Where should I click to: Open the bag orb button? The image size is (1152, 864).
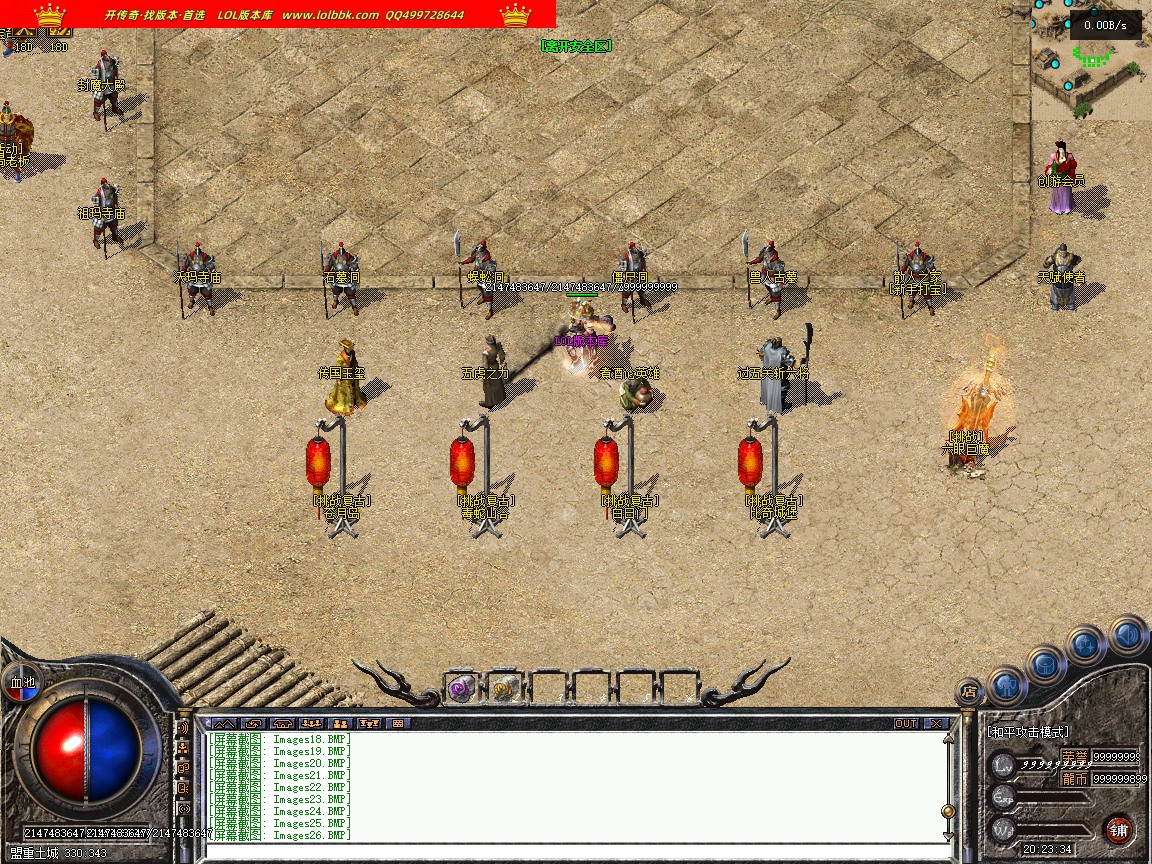pos(1045,664)
